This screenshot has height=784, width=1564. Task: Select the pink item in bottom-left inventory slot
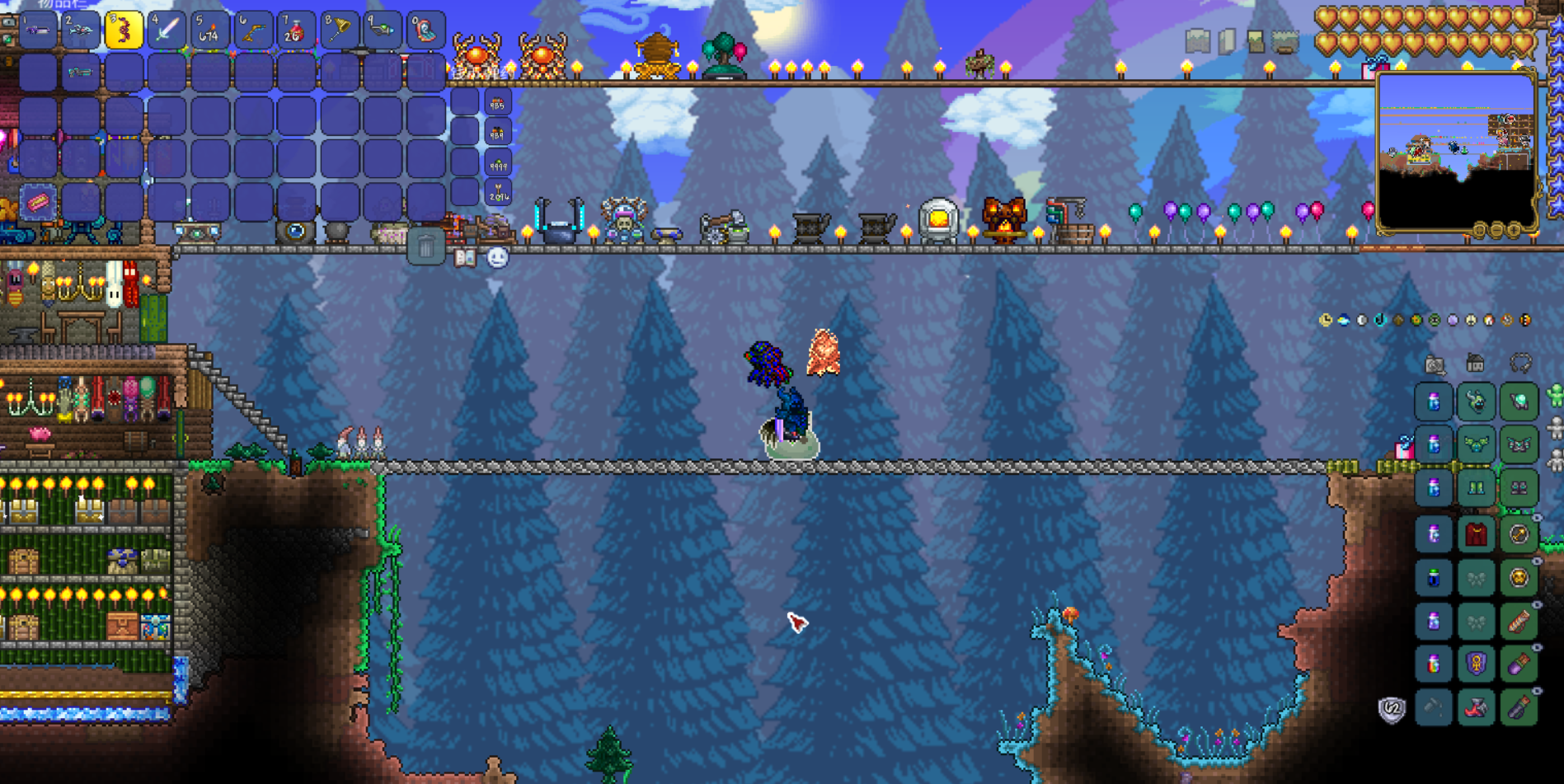[38, 202]
